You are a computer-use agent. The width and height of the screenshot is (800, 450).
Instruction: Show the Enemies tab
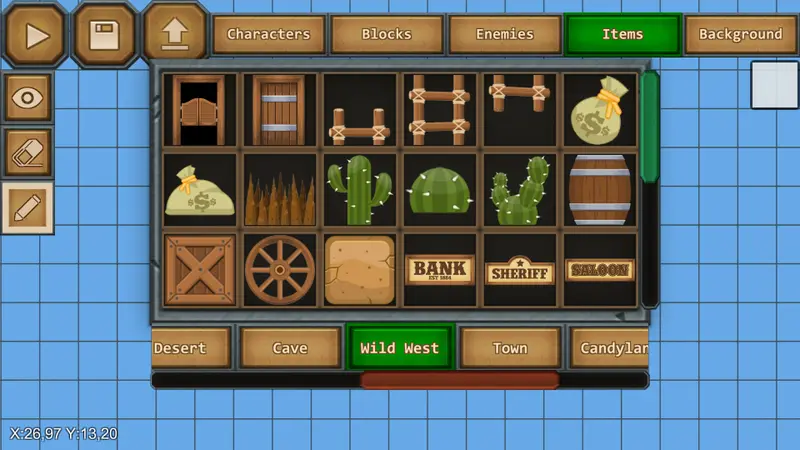504,35
